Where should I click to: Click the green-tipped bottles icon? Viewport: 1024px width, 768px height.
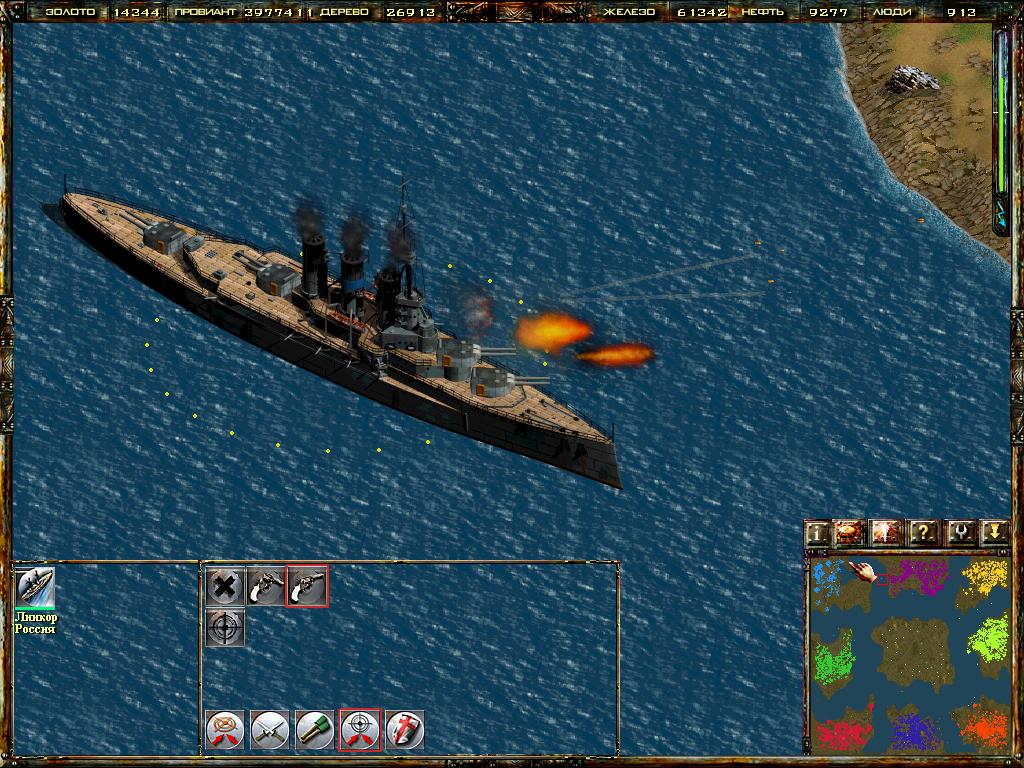[315, 729]
